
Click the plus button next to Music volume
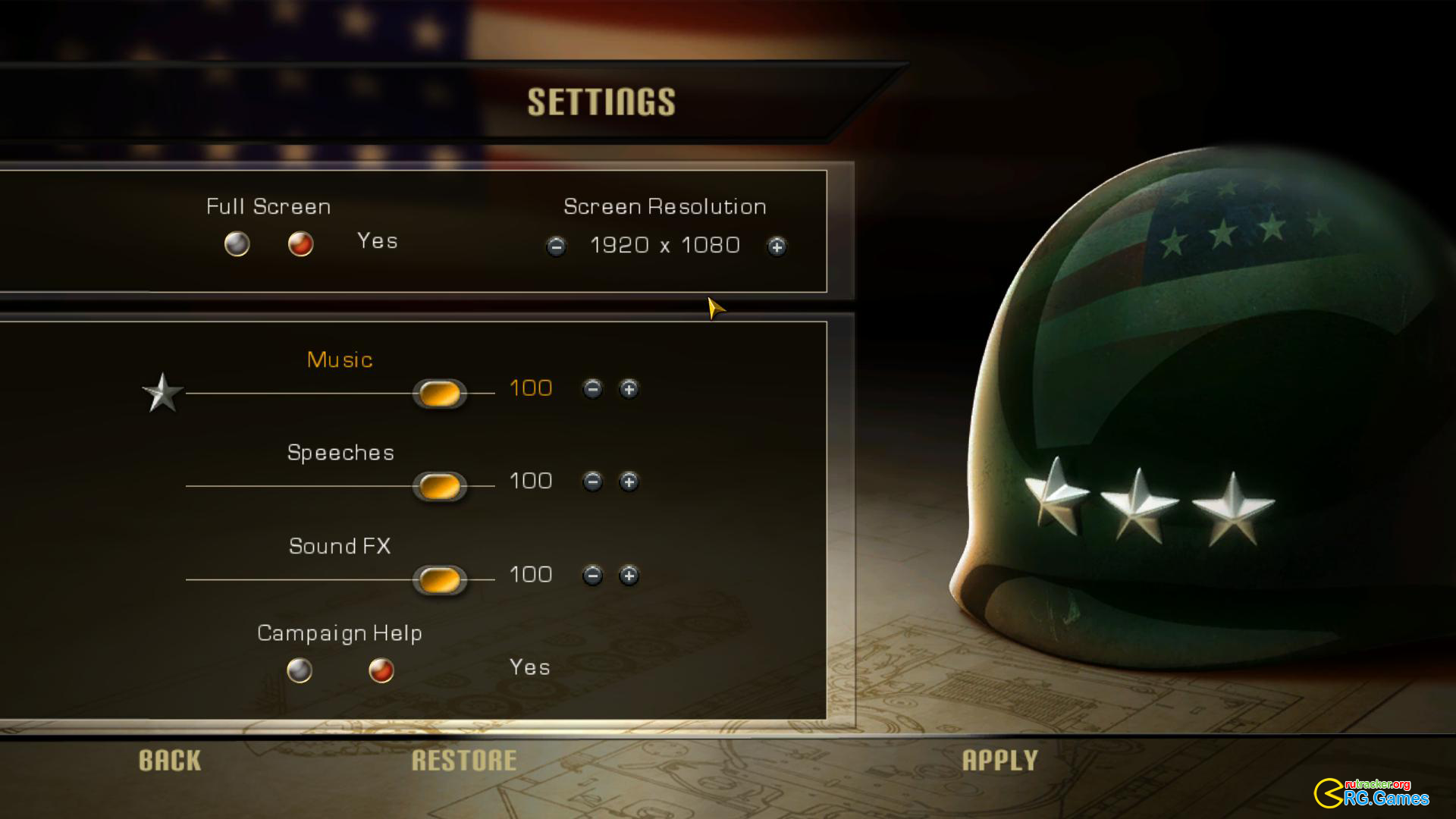coord(629,388)
